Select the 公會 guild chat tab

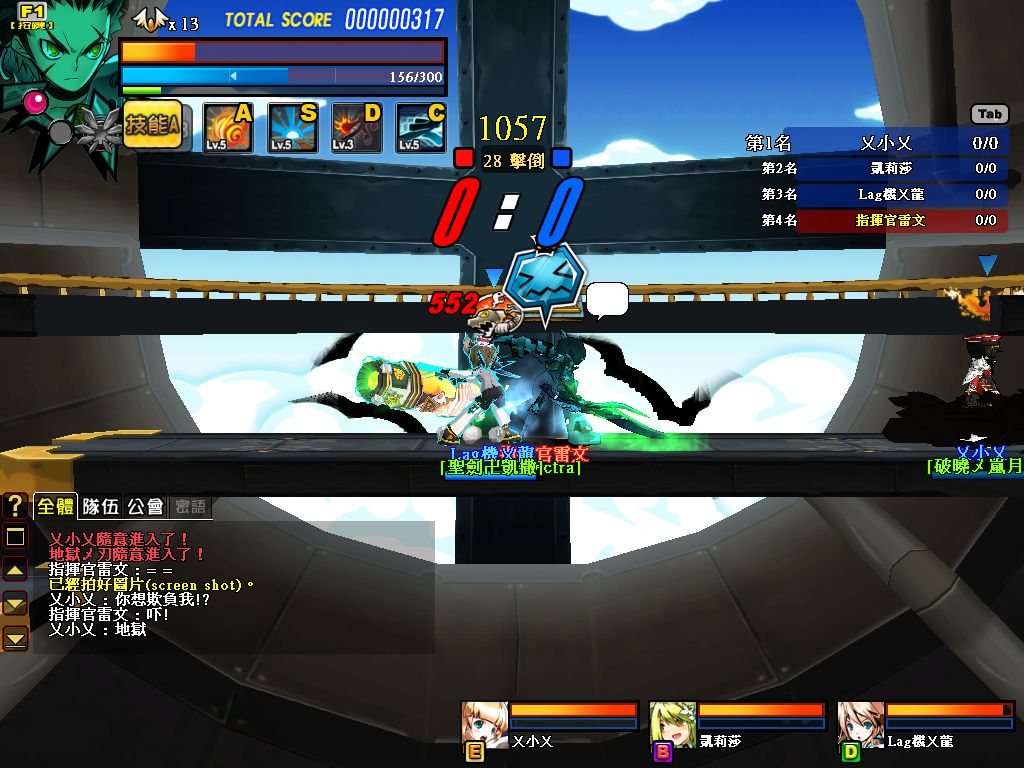pos(145,507)
